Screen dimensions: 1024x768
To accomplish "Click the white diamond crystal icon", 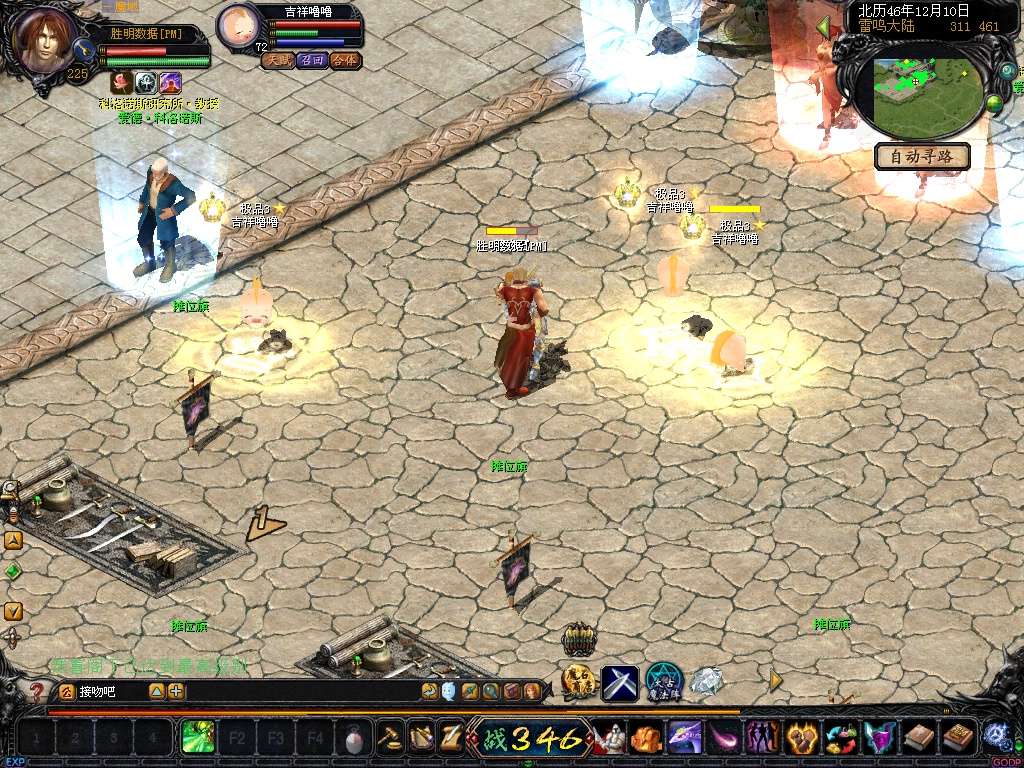I will pyautogui.click(x=706, y=683).
